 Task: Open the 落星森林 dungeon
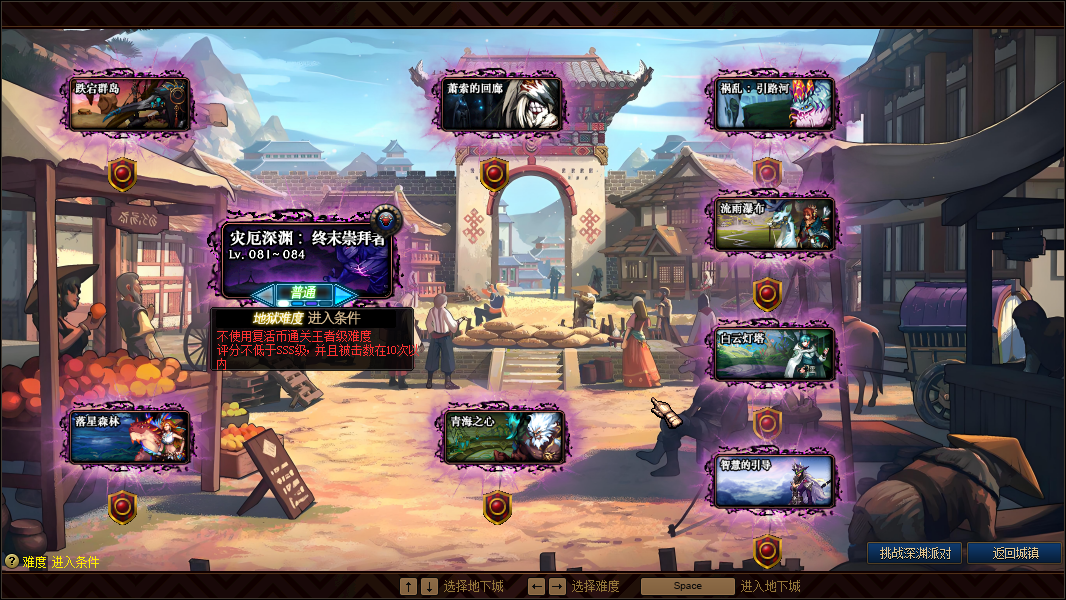[130, 437]
